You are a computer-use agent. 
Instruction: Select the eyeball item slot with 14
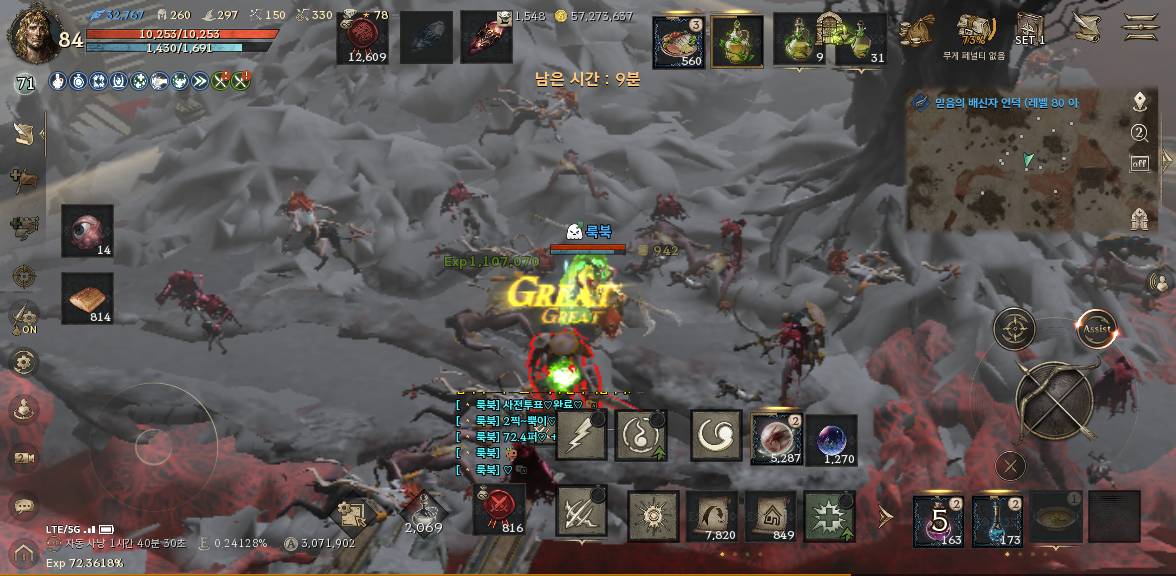pyautogui.click(x=87, y=231)
